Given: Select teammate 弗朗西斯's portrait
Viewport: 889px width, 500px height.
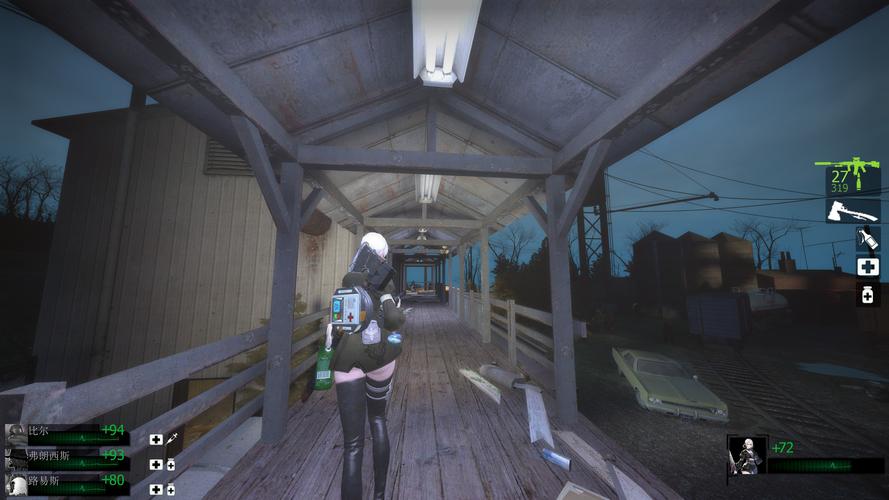Looking at the screenshot, I should (x=16, y=458).
